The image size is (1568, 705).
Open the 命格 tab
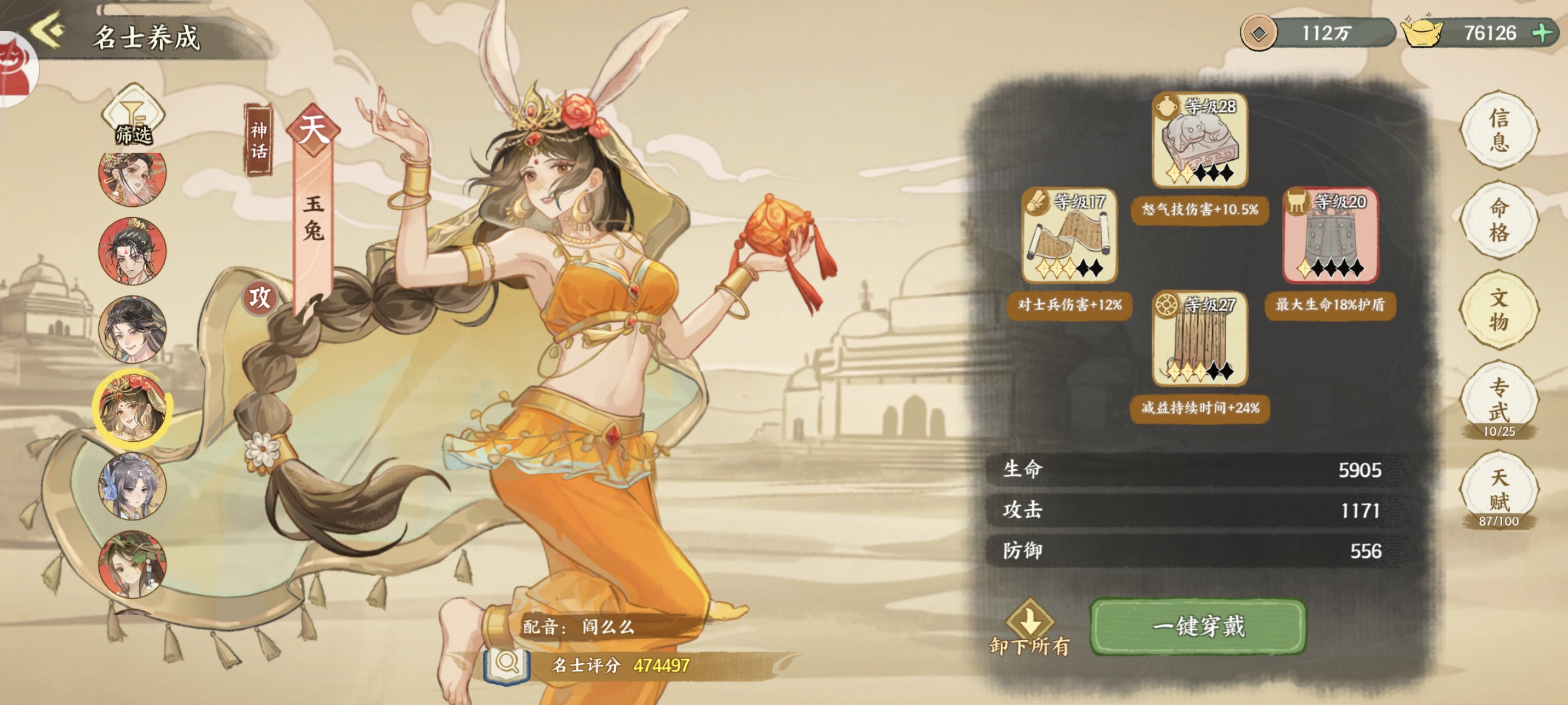(x=1499, y=220)
